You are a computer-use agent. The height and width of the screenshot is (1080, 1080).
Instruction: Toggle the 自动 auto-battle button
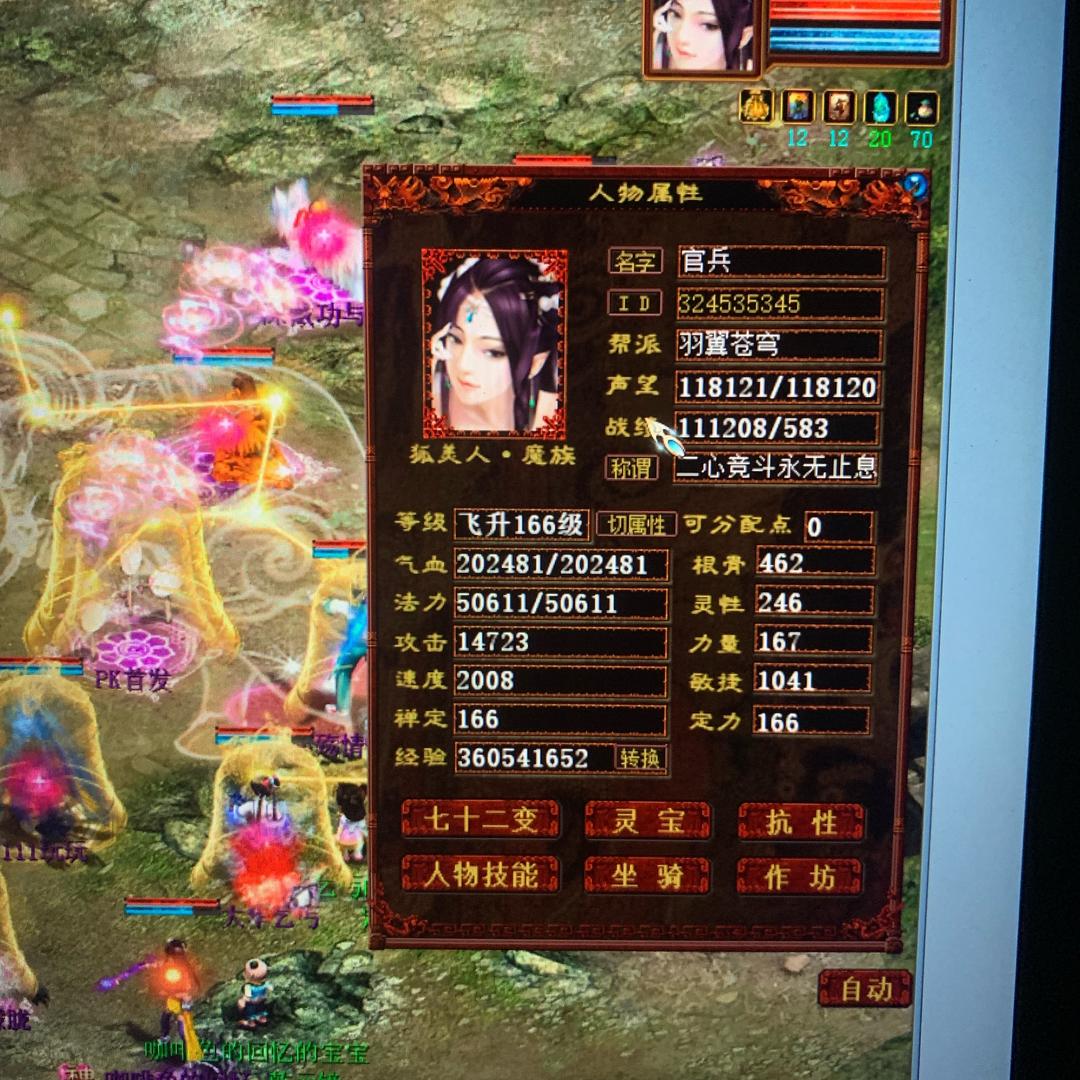point(865,989)
